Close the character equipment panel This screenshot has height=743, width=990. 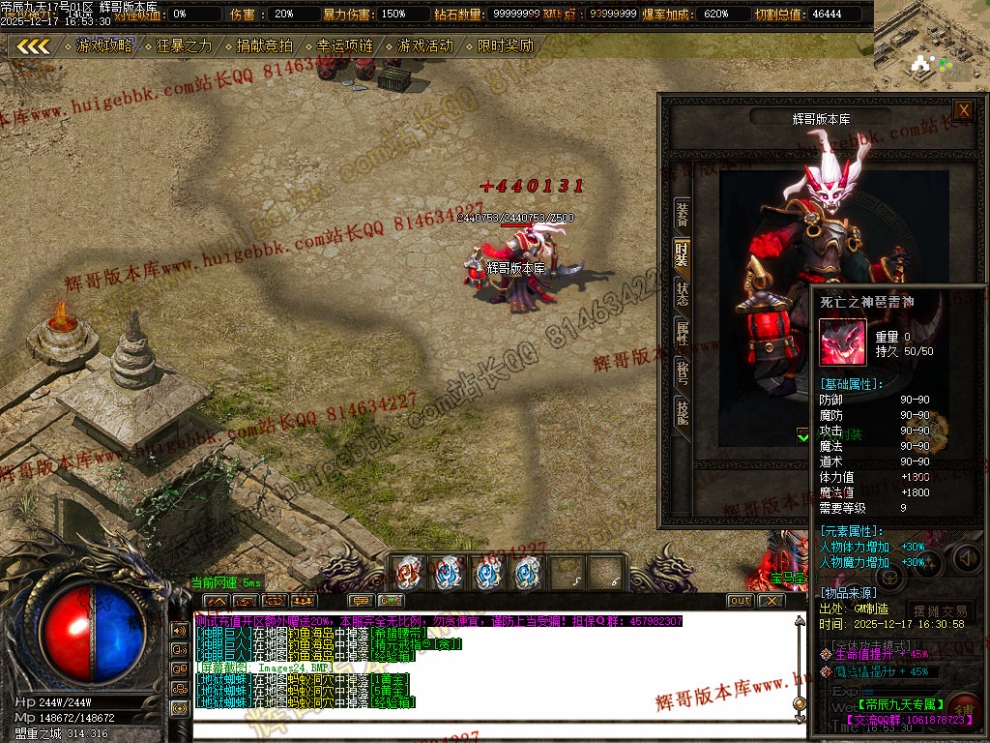pyautogui.click(x=963, y=110)
